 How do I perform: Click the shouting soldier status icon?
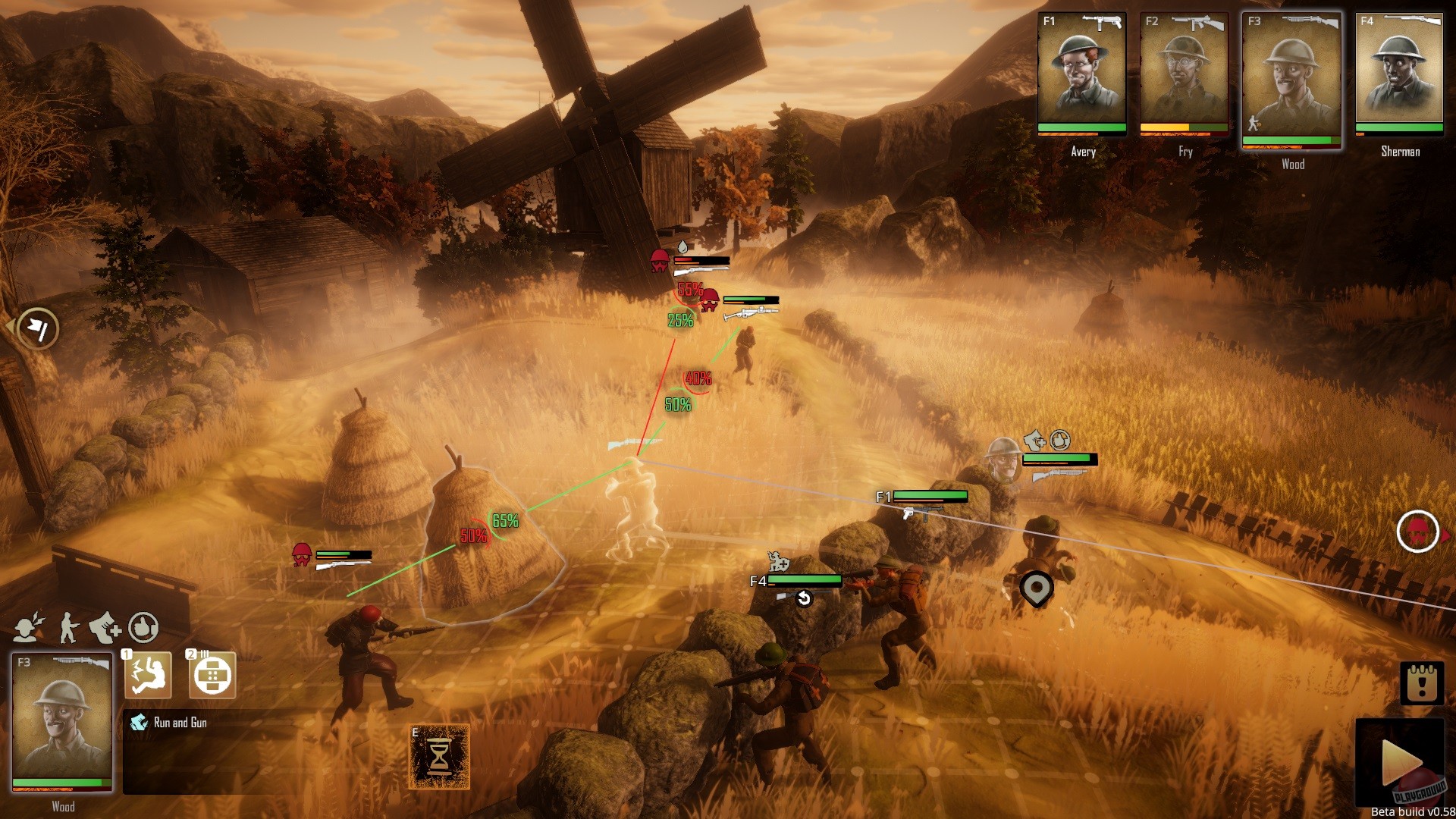(x=29, y=627)
